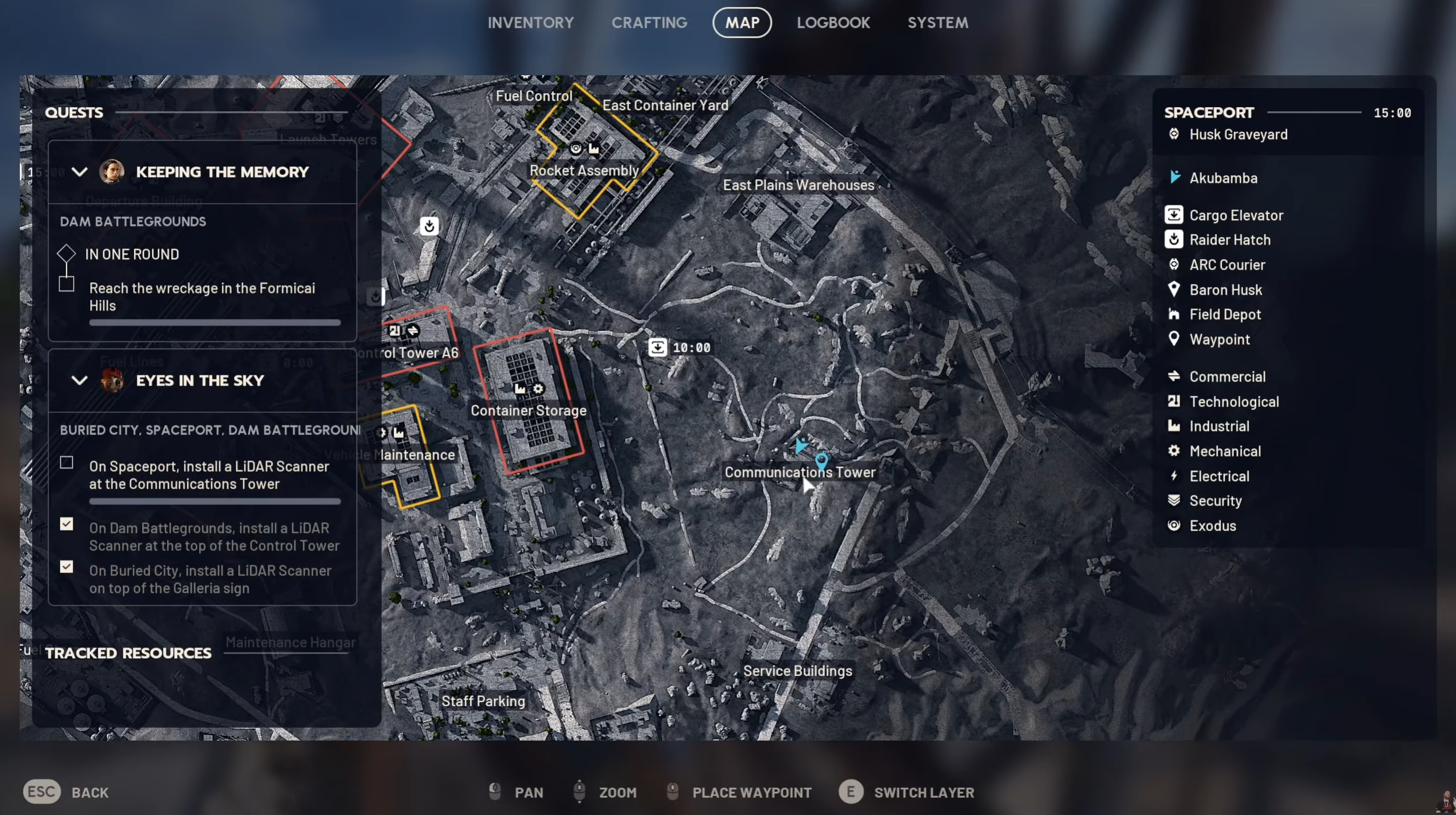Select the Security legend icon
Screen dimensions: 1456x815
tap(1174, 501)
